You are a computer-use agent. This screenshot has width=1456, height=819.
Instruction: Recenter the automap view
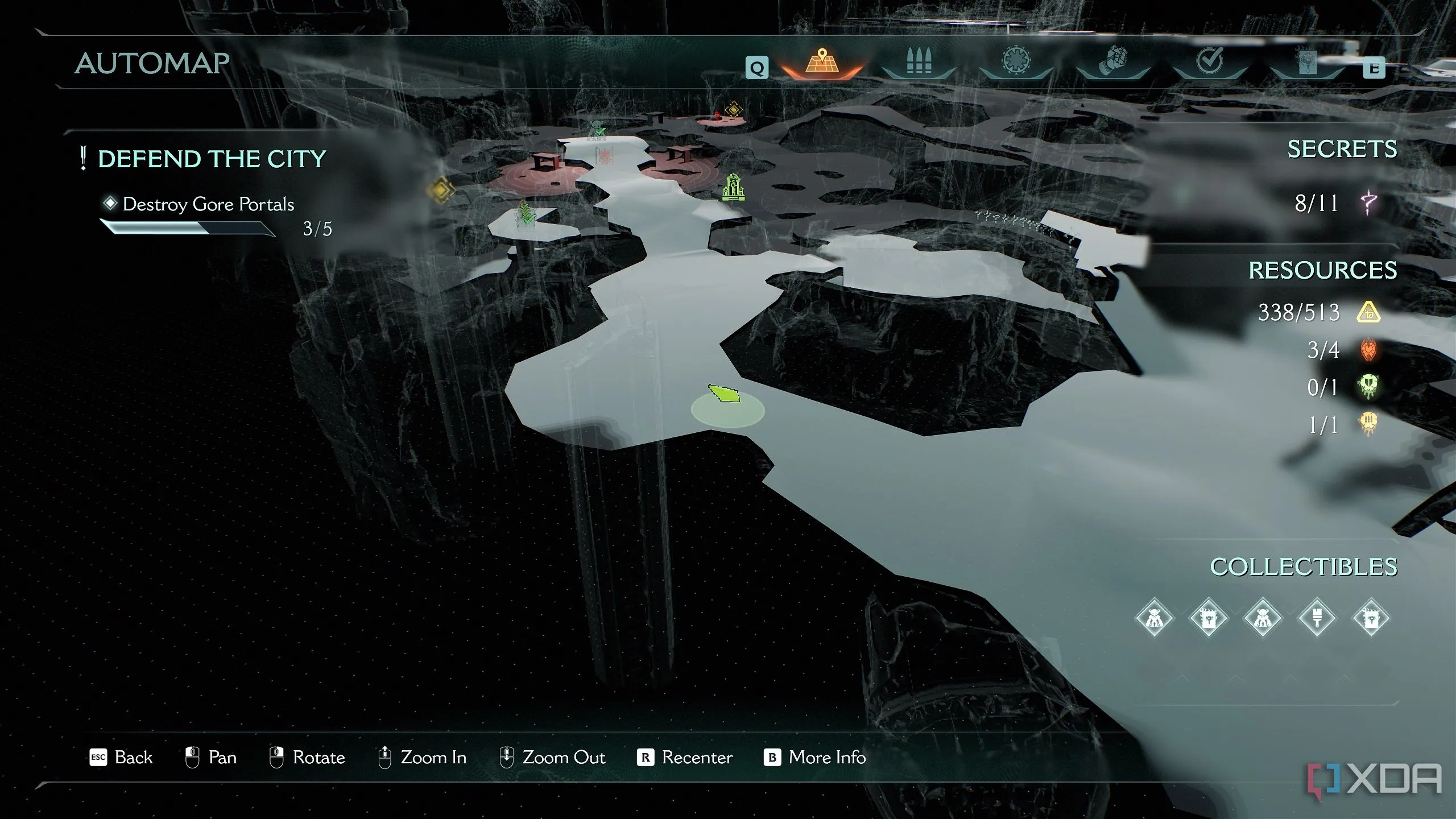[x=685, y=758]
